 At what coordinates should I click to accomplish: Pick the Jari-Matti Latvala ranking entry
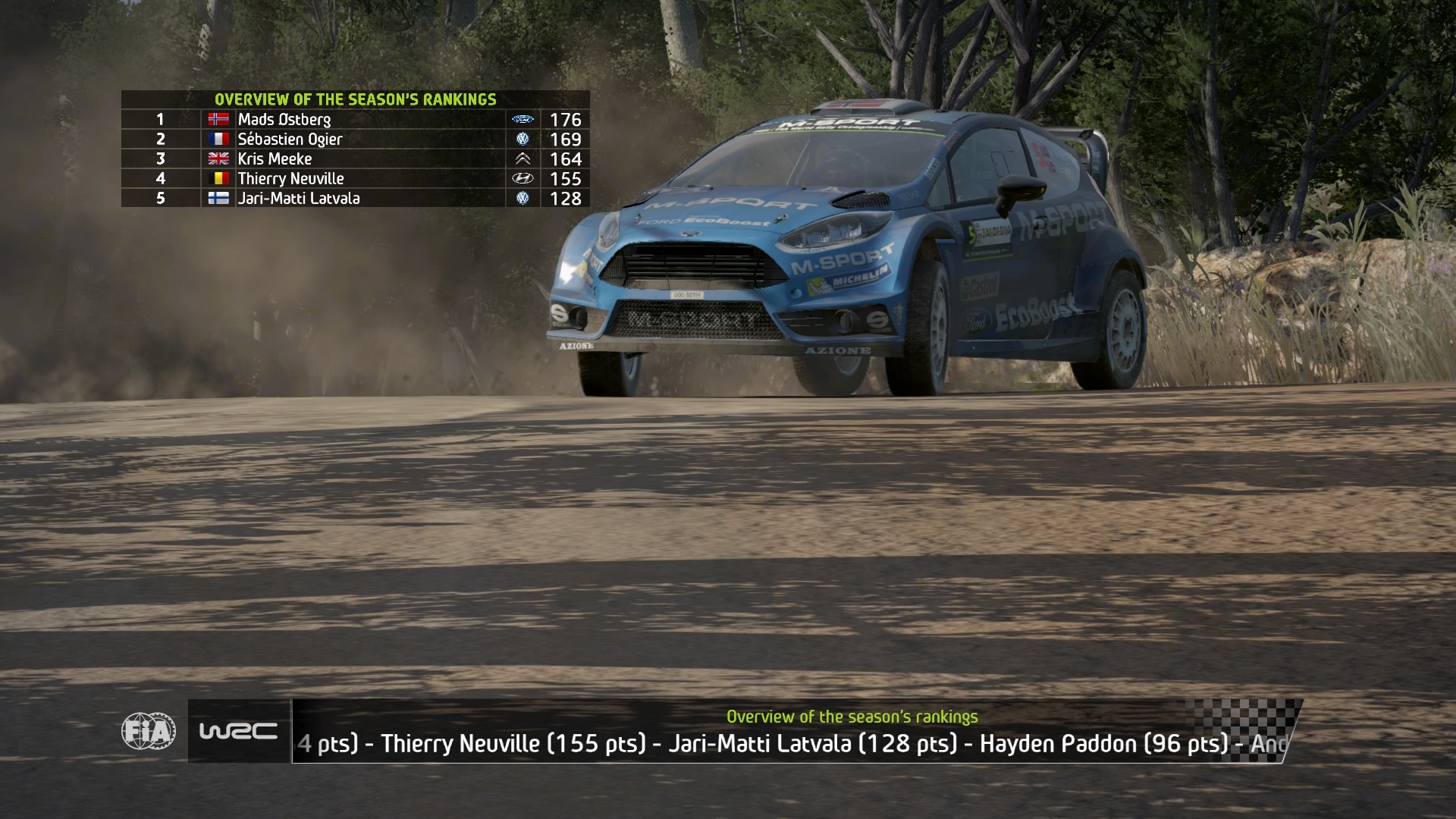pos(355,198)
